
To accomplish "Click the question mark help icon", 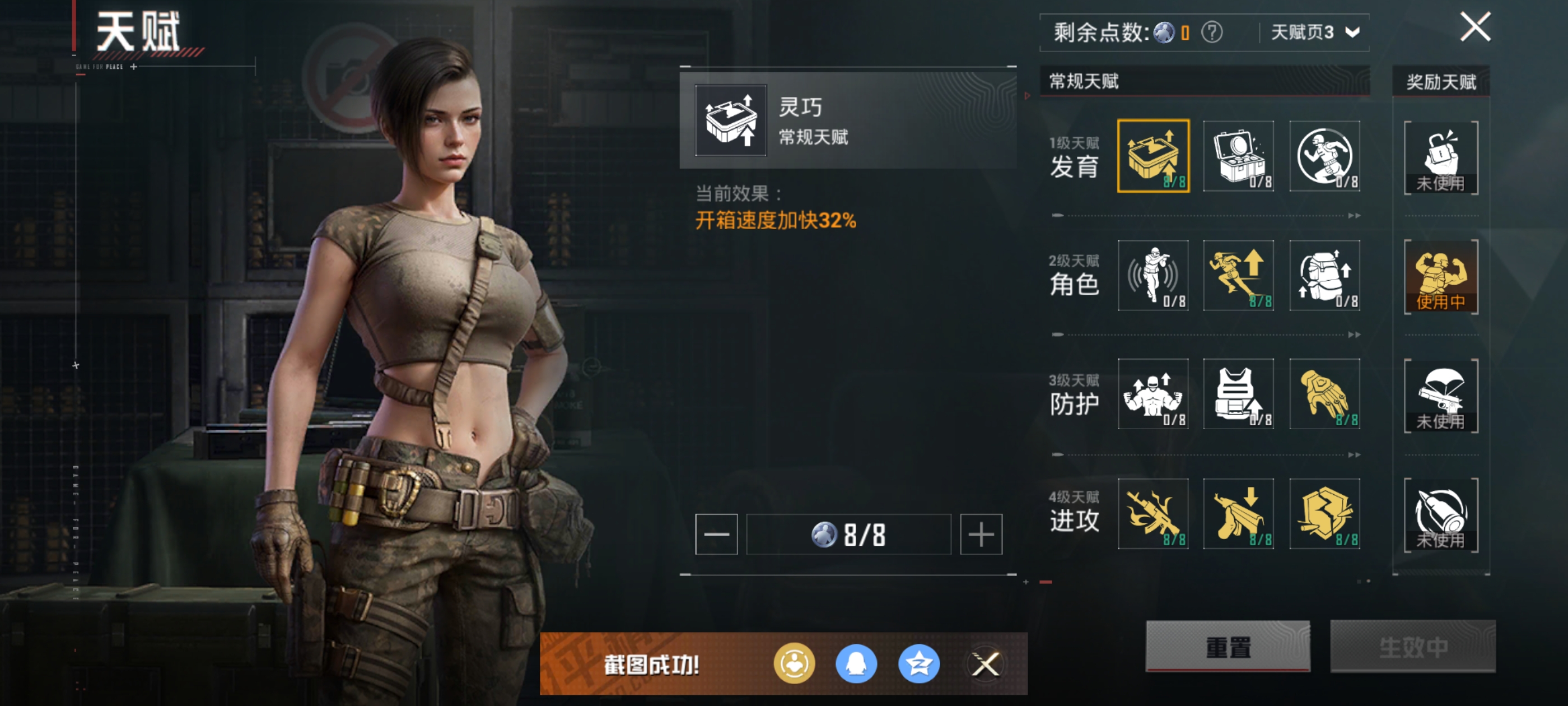I will click(1211, 32).
